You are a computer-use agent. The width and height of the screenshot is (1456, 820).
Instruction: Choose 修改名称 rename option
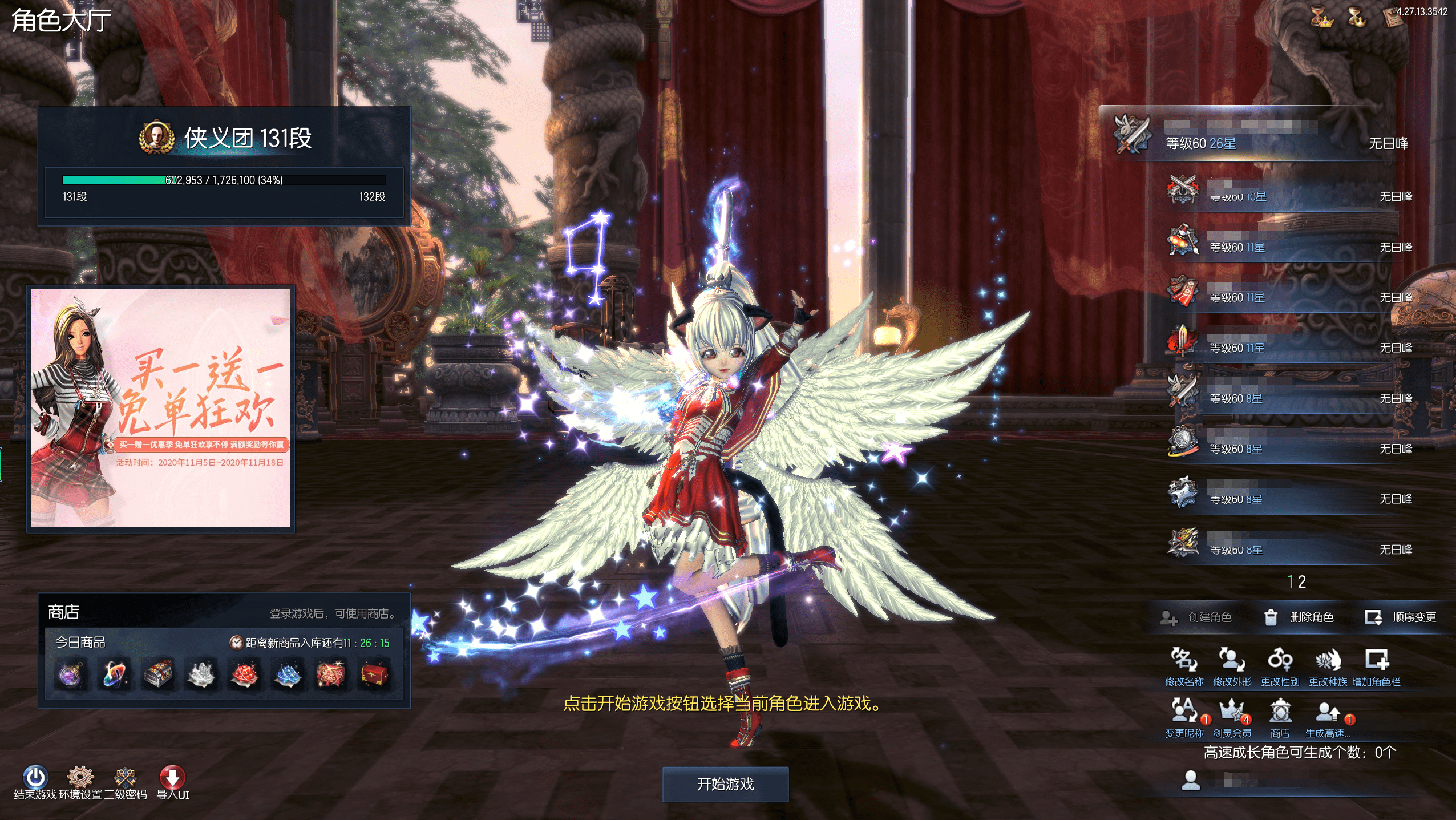pos(1184,665)
